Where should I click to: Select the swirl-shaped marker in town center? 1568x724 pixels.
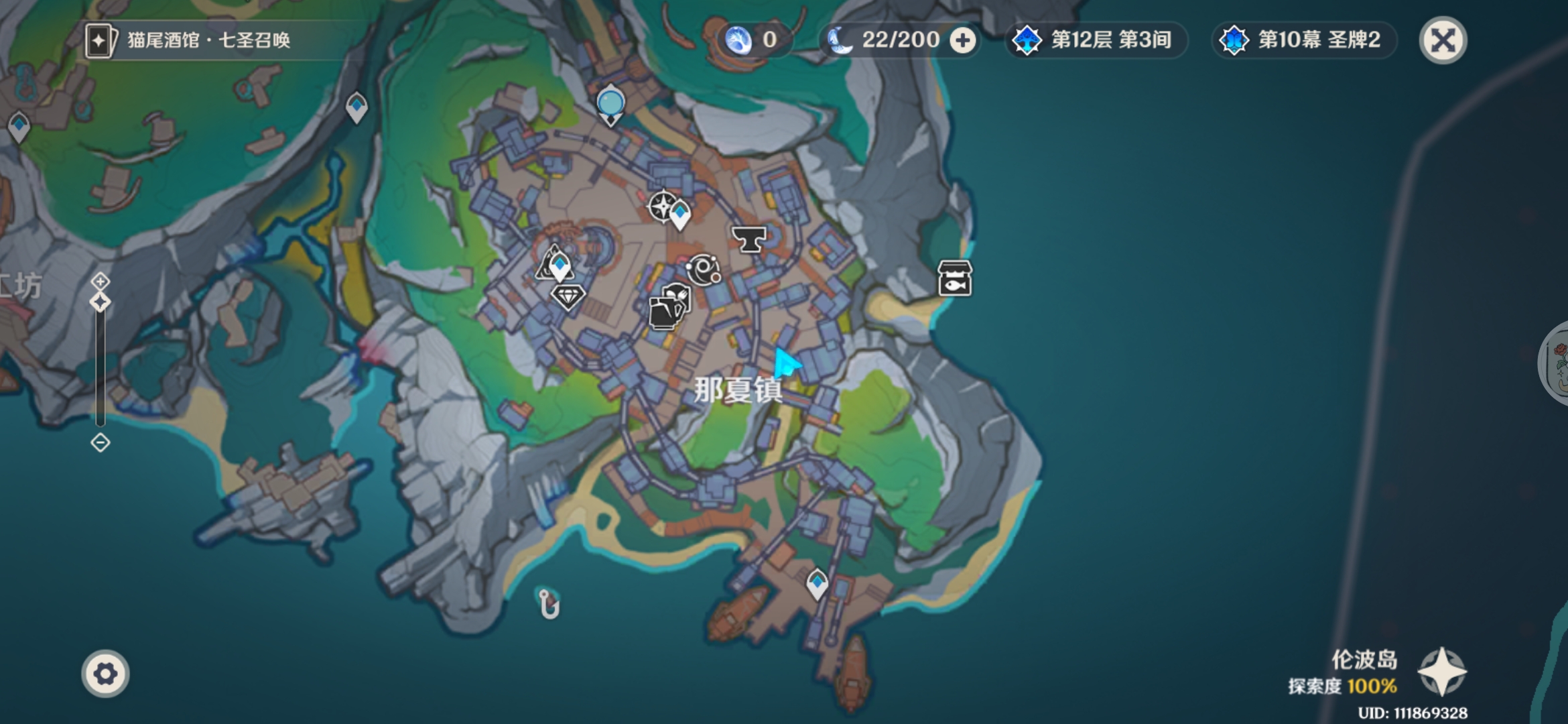[x=703, y=270]
